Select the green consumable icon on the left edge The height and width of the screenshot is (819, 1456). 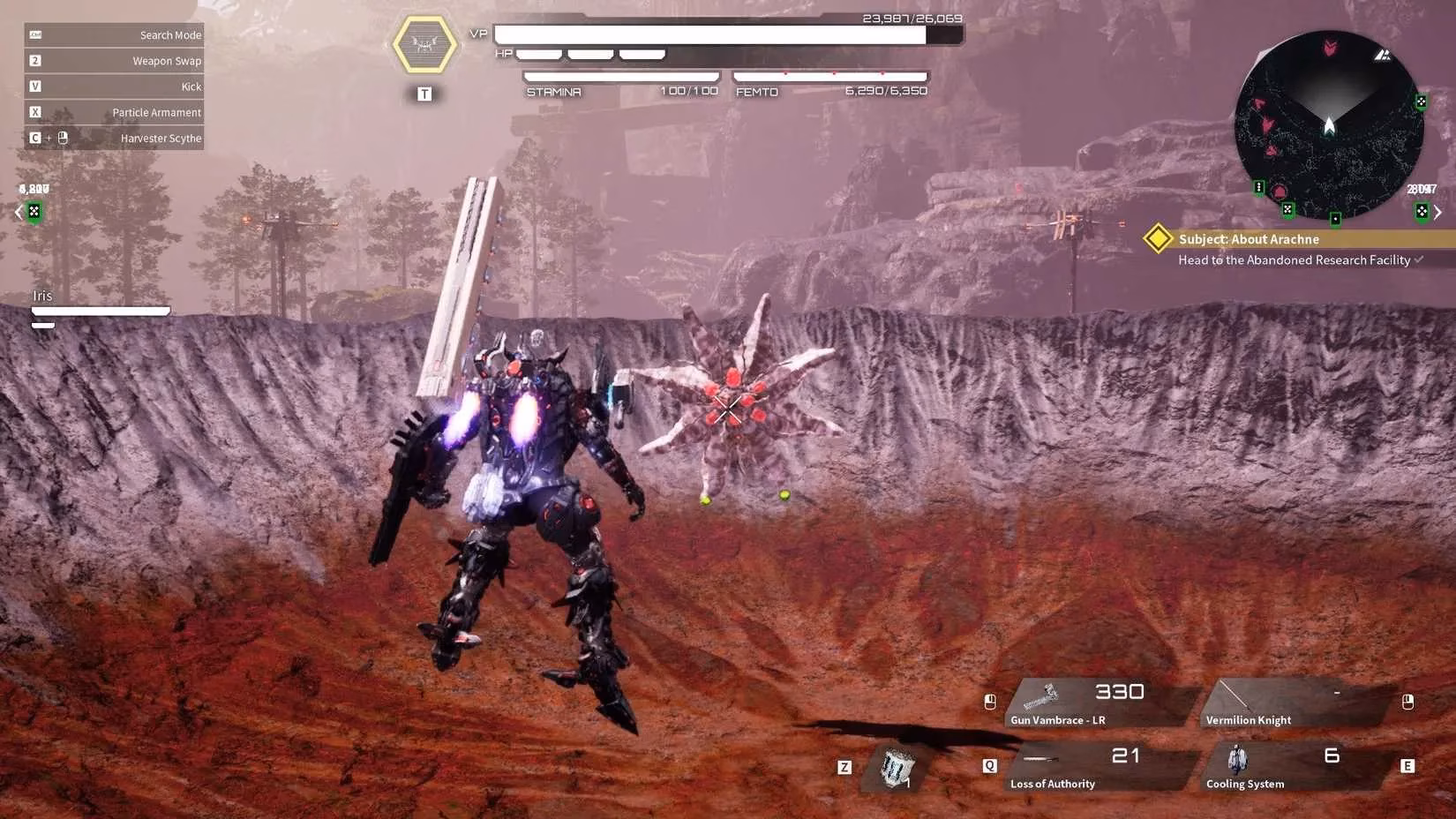34,212
